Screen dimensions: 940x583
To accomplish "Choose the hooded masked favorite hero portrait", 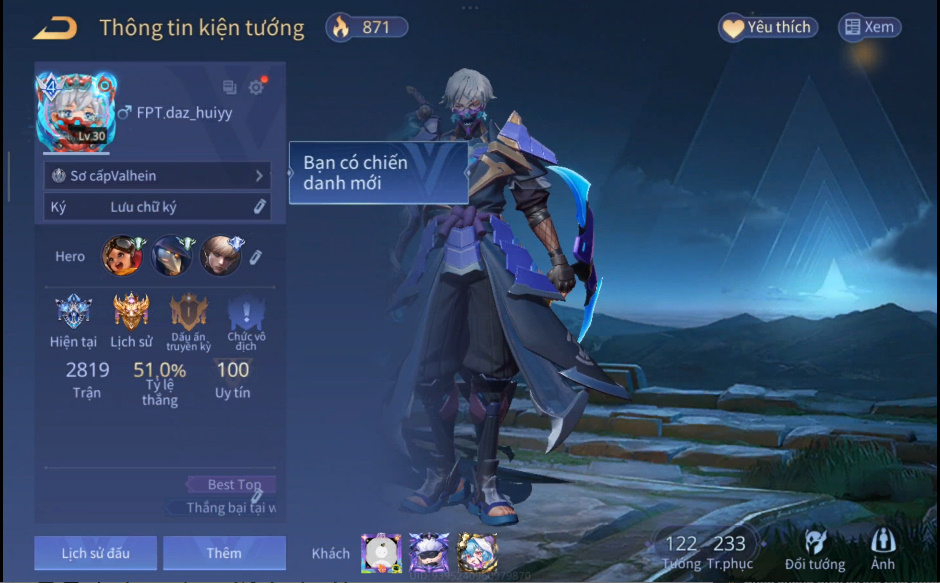I will point(171,256).
